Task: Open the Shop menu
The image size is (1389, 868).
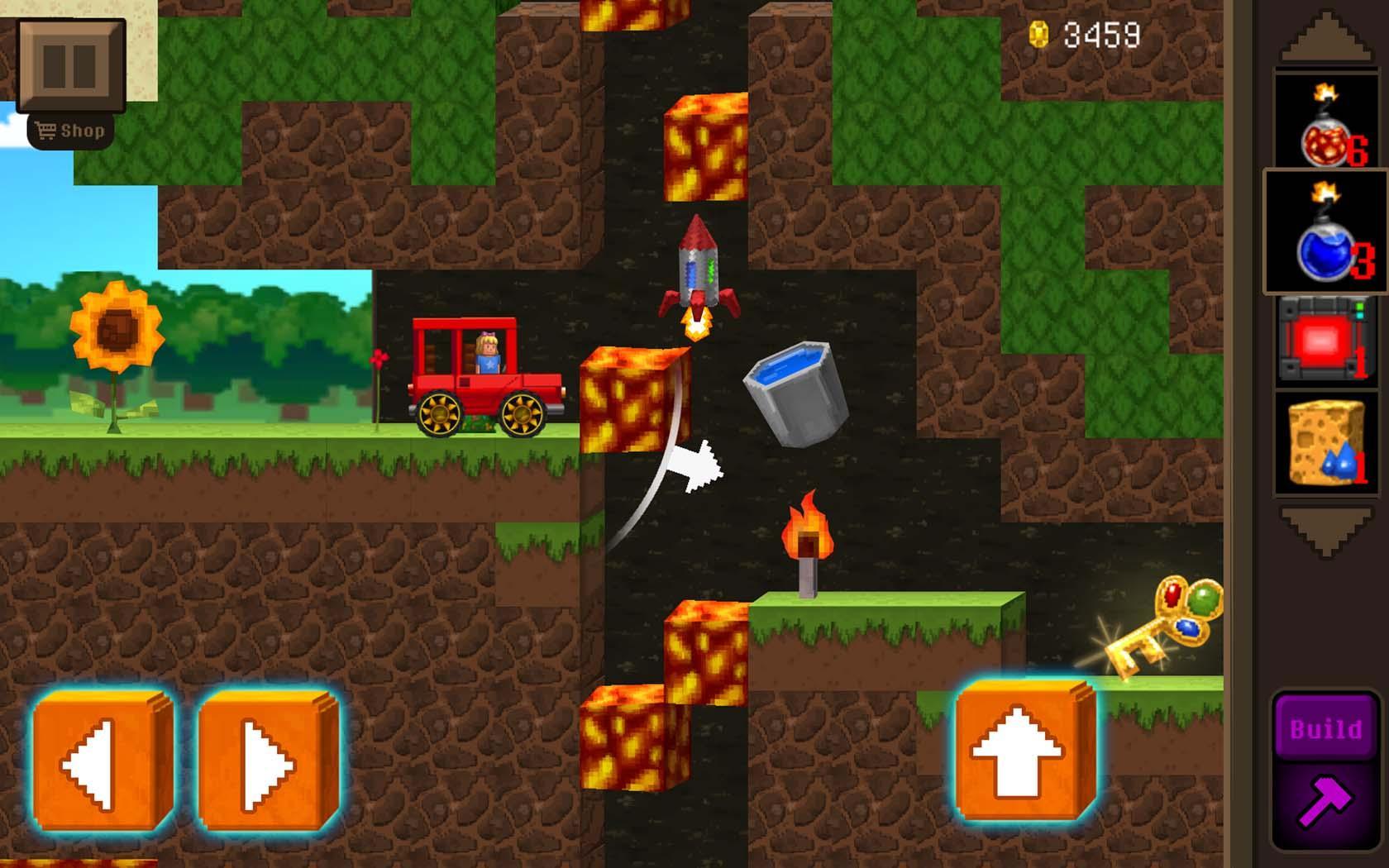Action: coord(70,128)
